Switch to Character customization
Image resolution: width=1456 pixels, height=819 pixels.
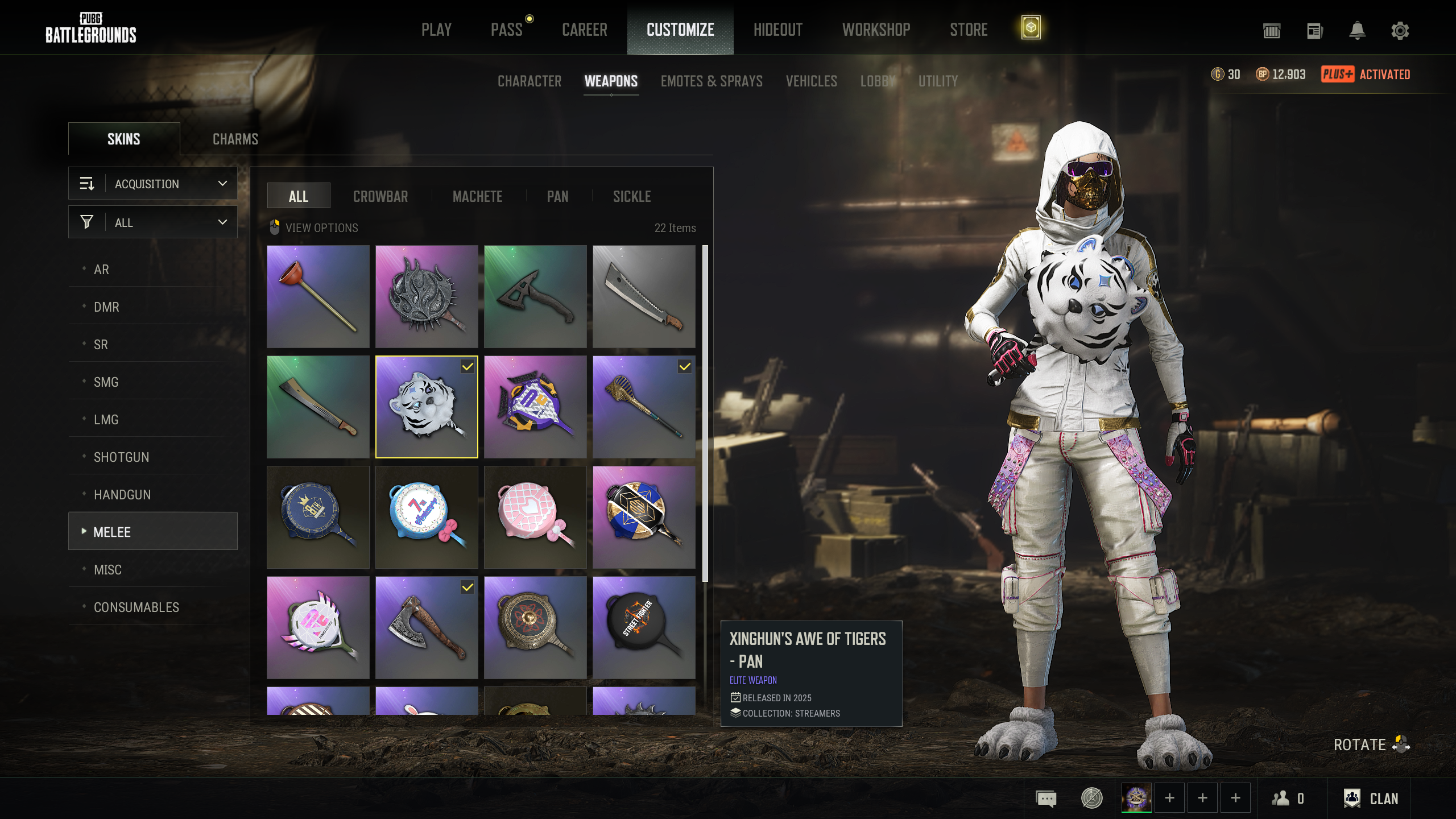529,81
